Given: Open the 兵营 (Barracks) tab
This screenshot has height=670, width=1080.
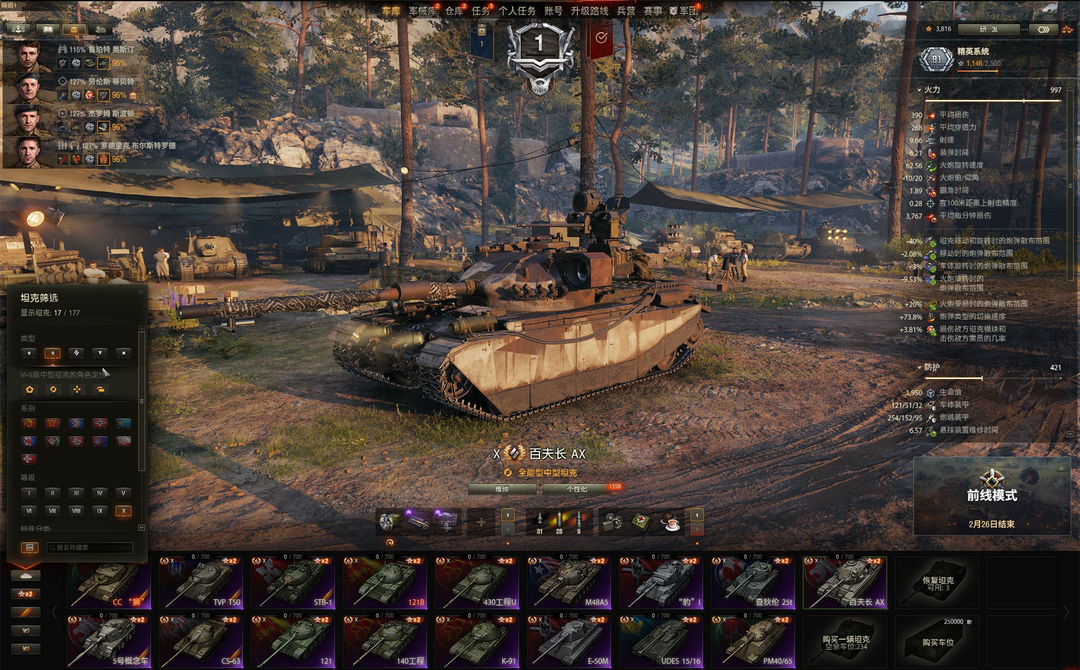Looking at the screenshot, I should pyautogui.click(x=626, y=10).
